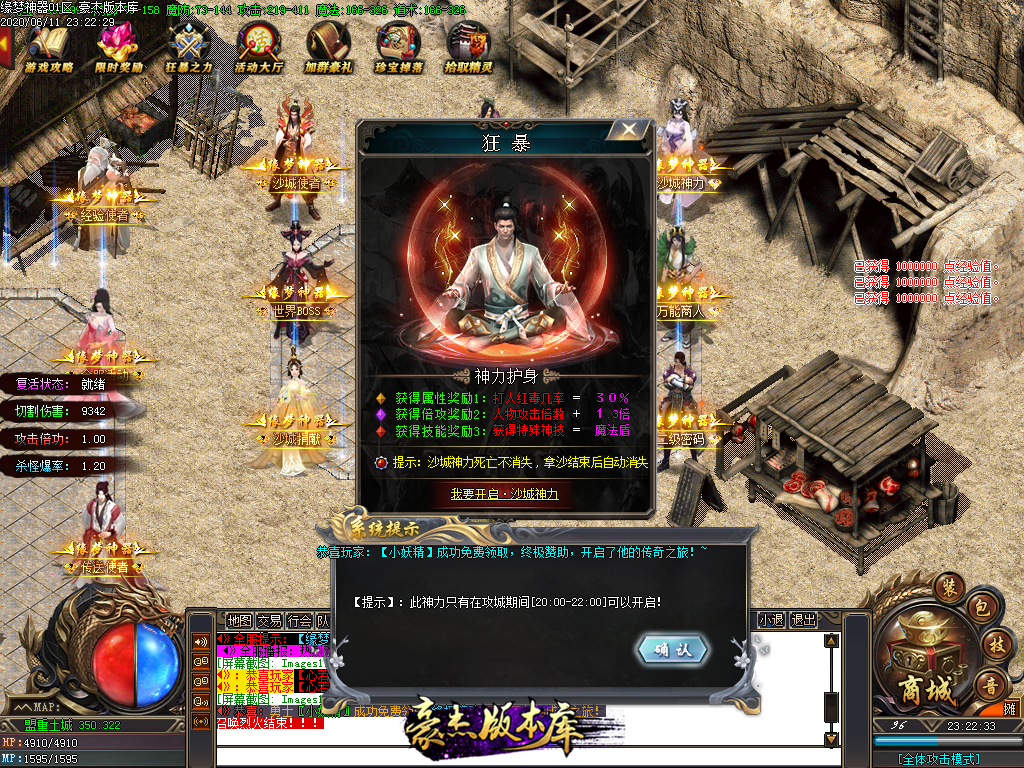Click the 加群豪礼 gift icon
The height and width of the screenshot is (768, 1024).
pyautogui.click(x=329, y=48)
